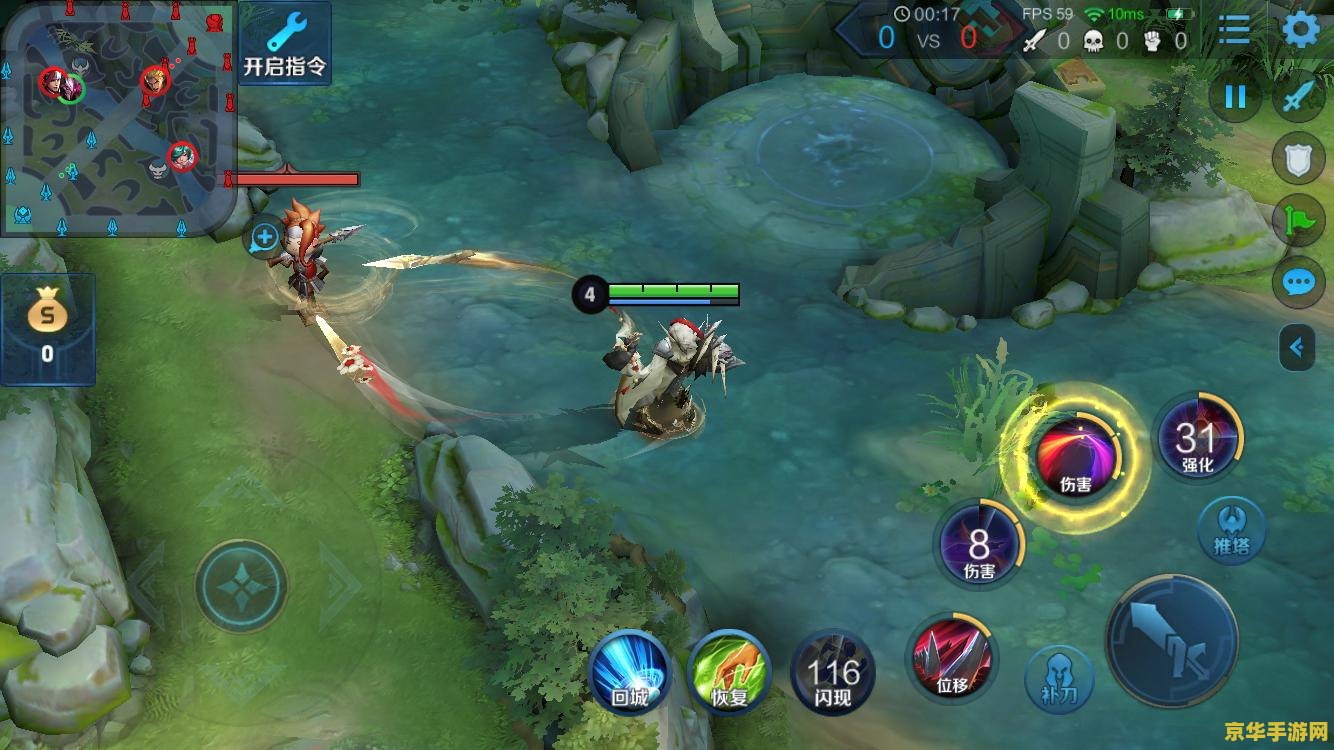Send the shield defend signal
Image resolution: width=1334 pixels, height=750 pixels.
(x=1298, y=160)
